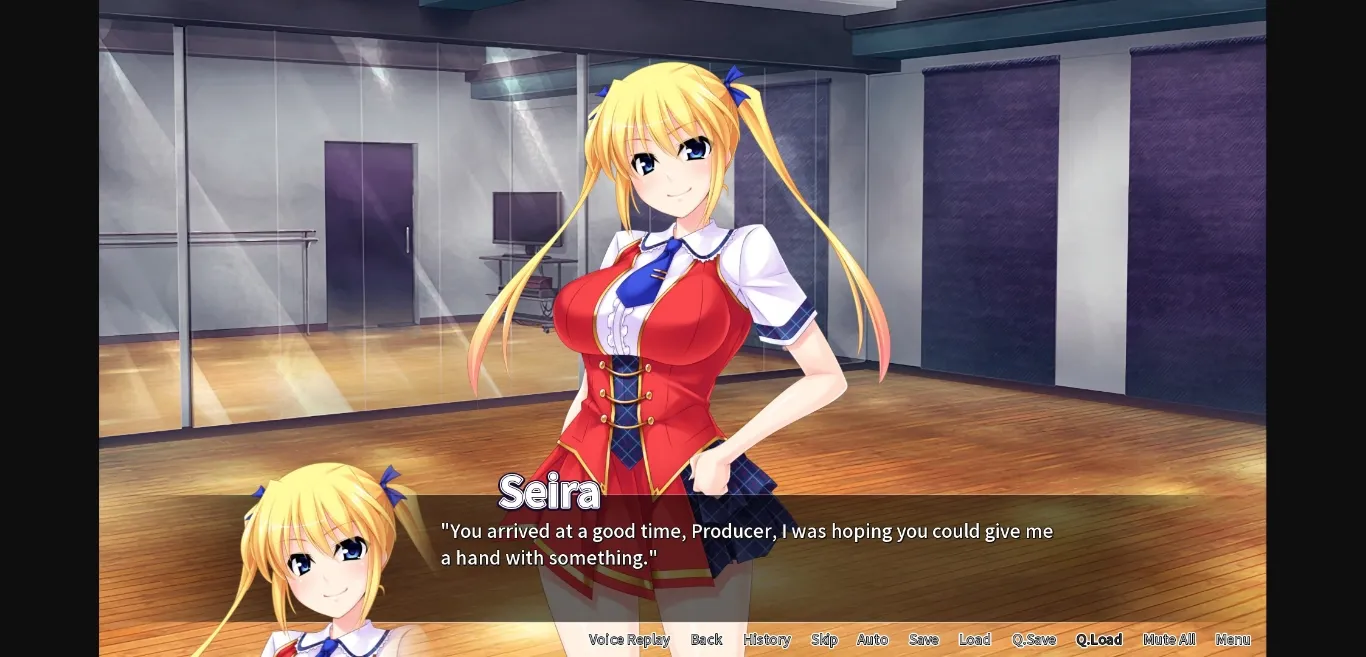The width and height of the screenshot is (1366, 657).
Task: Quick save with Q.Save
Action: [x=1034, y=640]
